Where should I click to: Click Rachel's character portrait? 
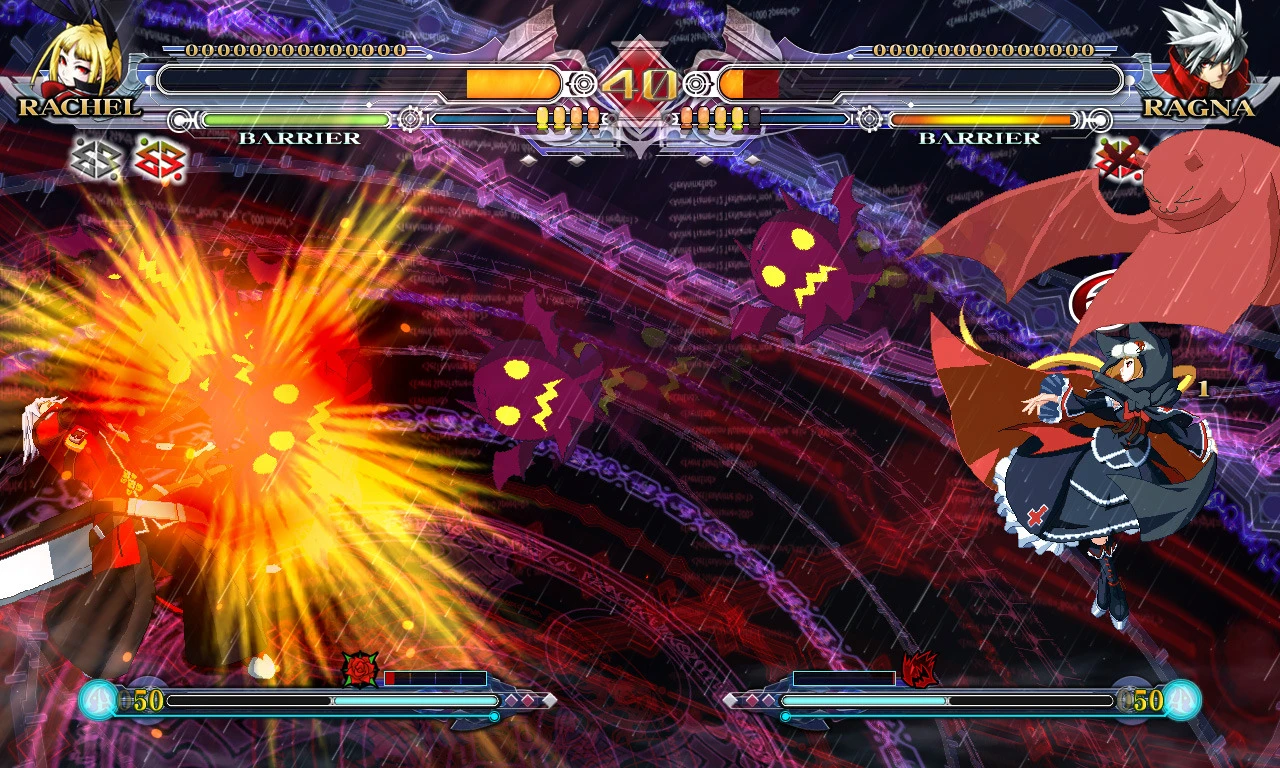[x=72, y=55]
